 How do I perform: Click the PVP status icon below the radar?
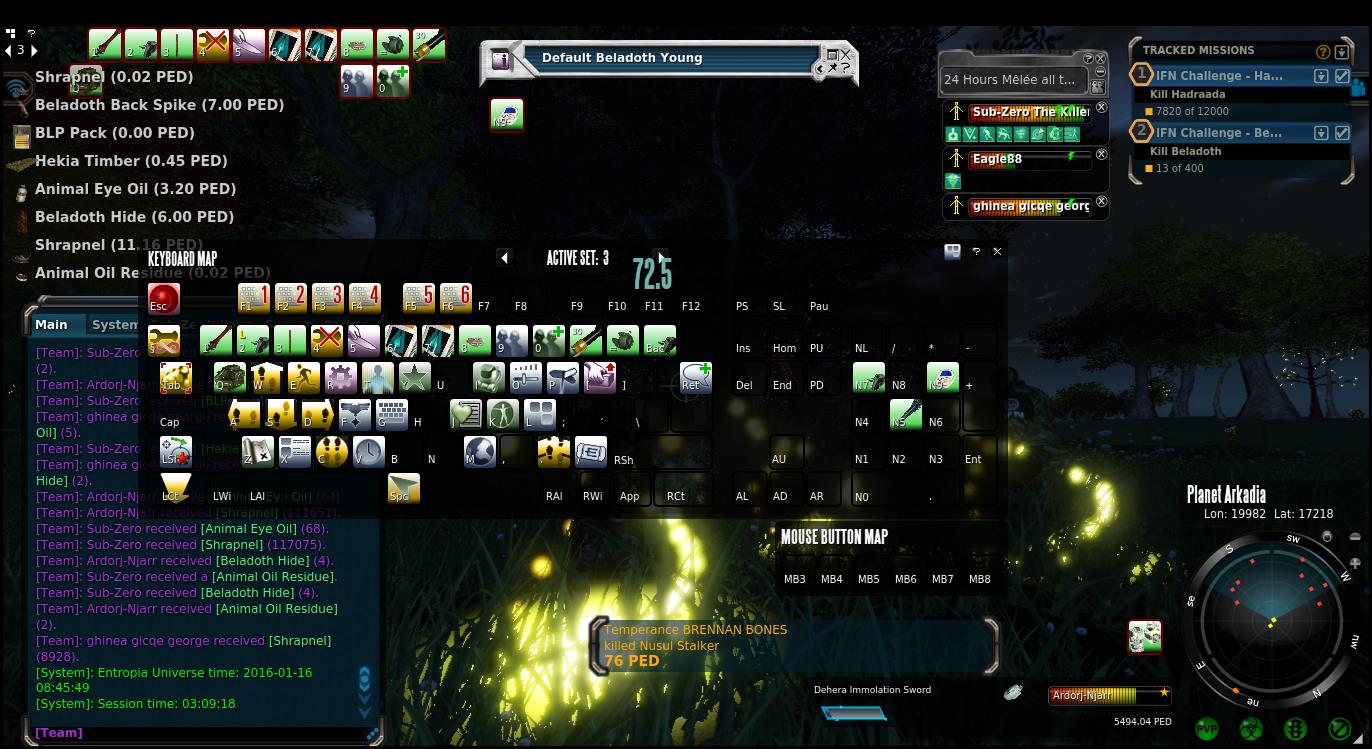[x=1207, y=728]
